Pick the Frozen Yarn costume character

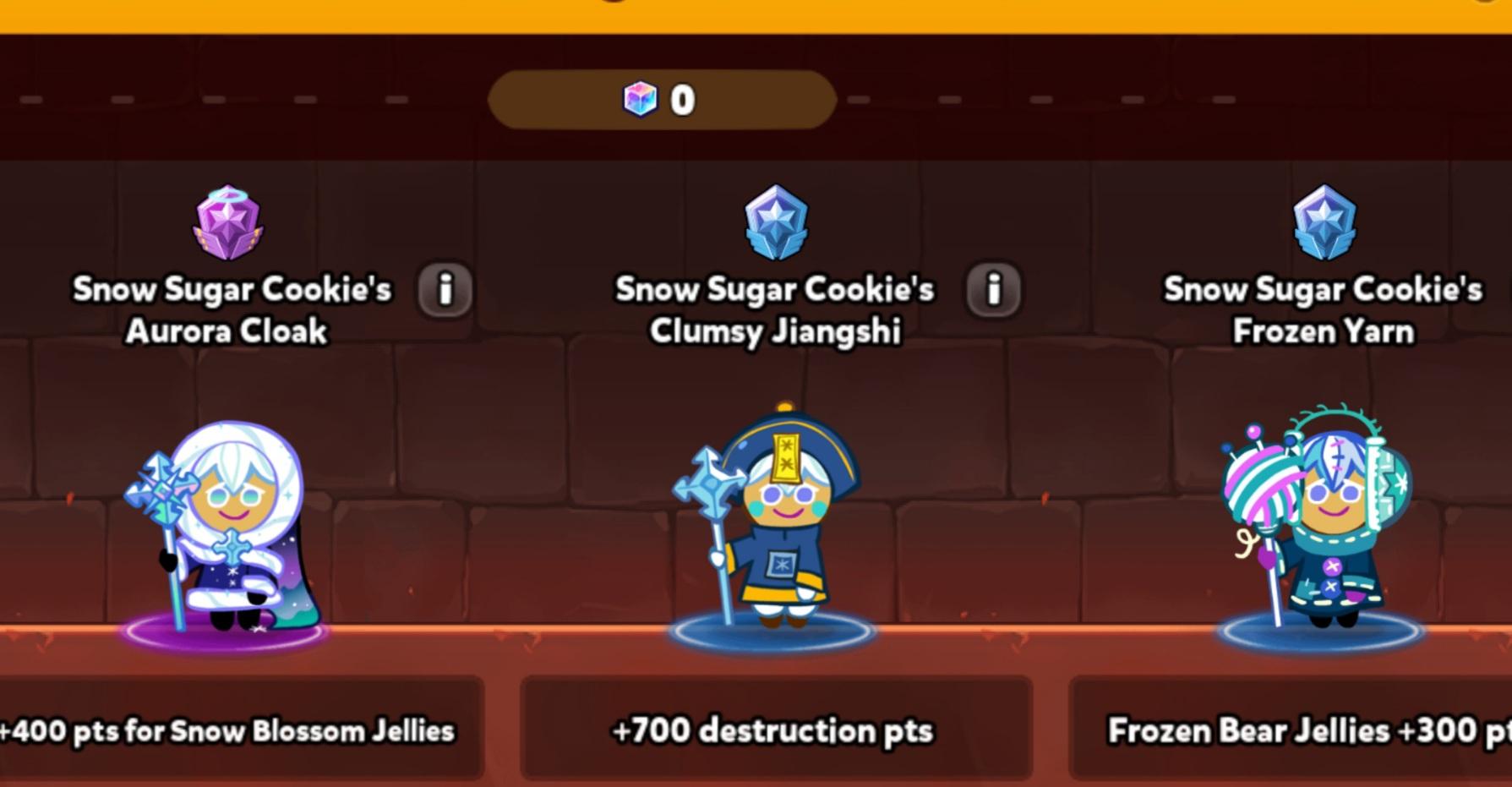(x=1318, y=524)
